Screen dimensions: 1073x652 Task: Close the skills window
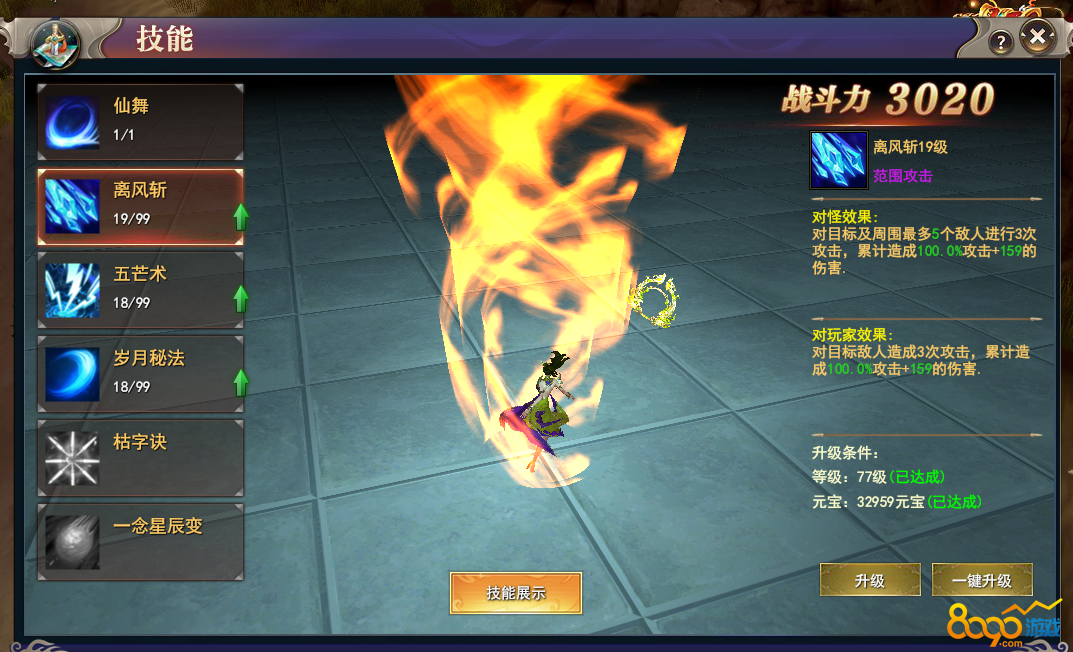(x=1038, y=39)
